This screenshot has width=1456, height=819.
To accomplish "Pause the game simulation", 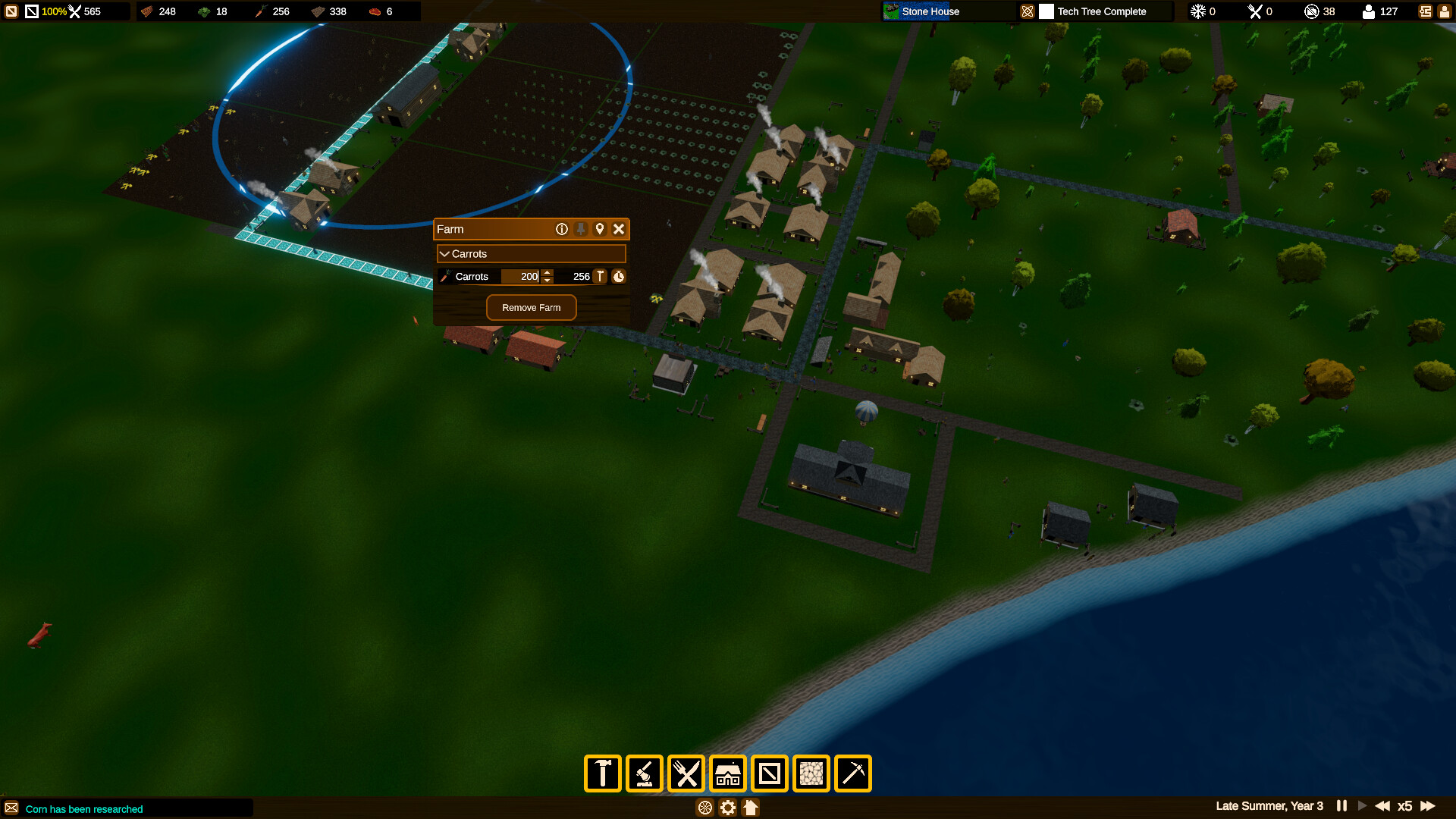I will point(1341,806).
